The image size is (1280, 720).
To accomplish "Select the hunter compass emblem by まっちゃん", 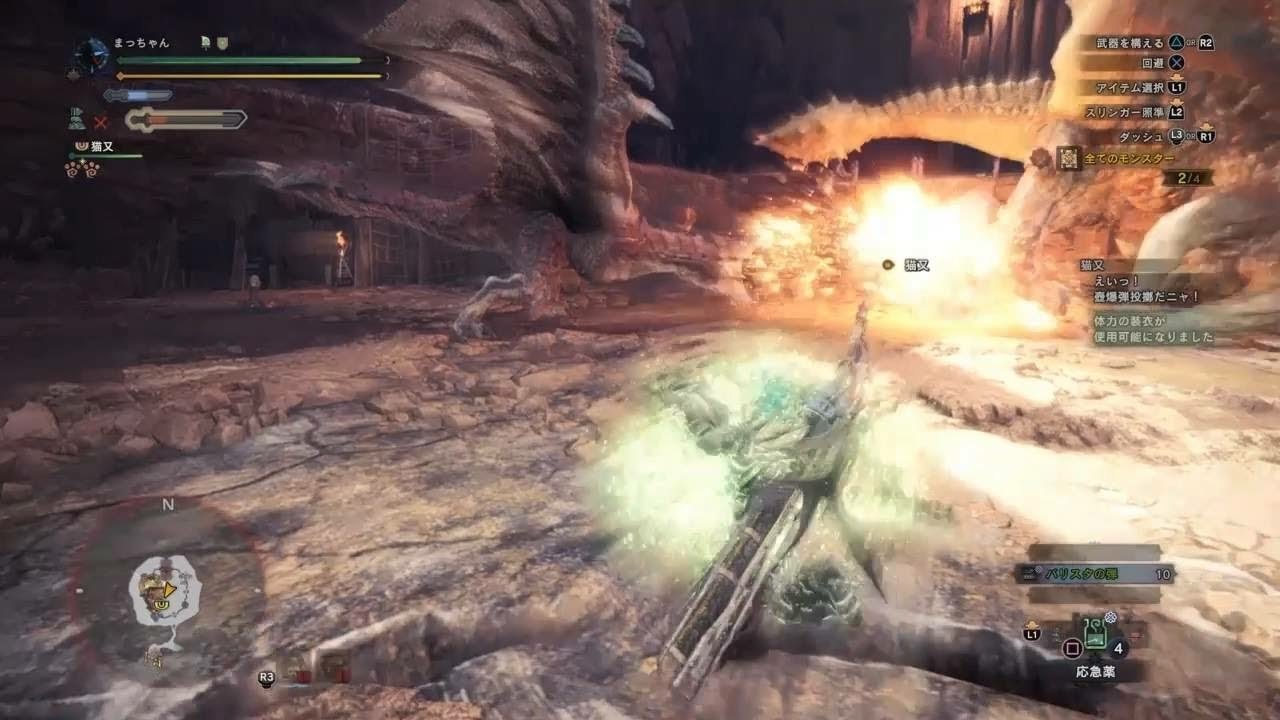I will (x=92, y=52).
